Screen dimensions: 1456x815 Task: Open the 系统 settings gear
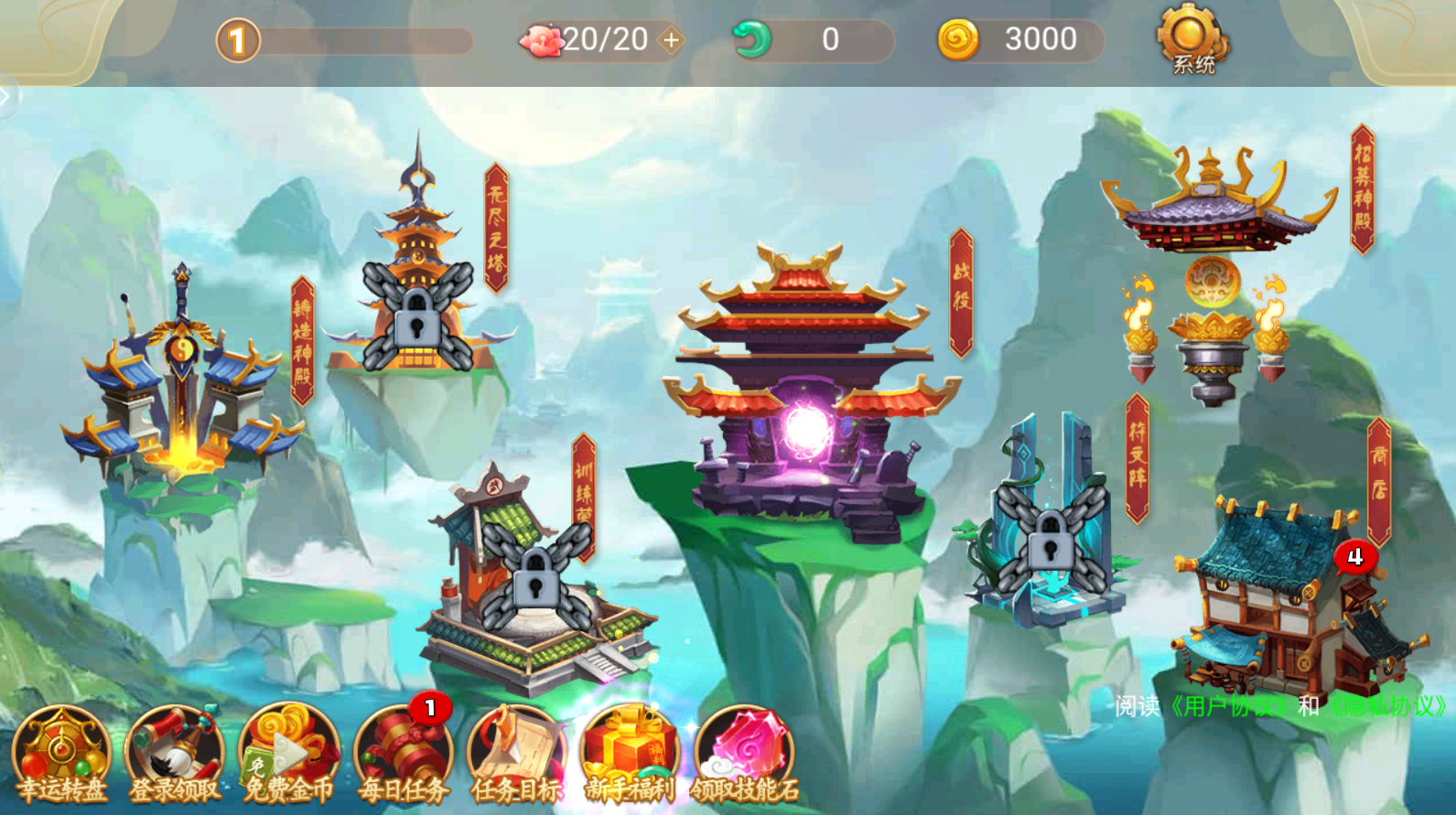(x=1191, y=39)
